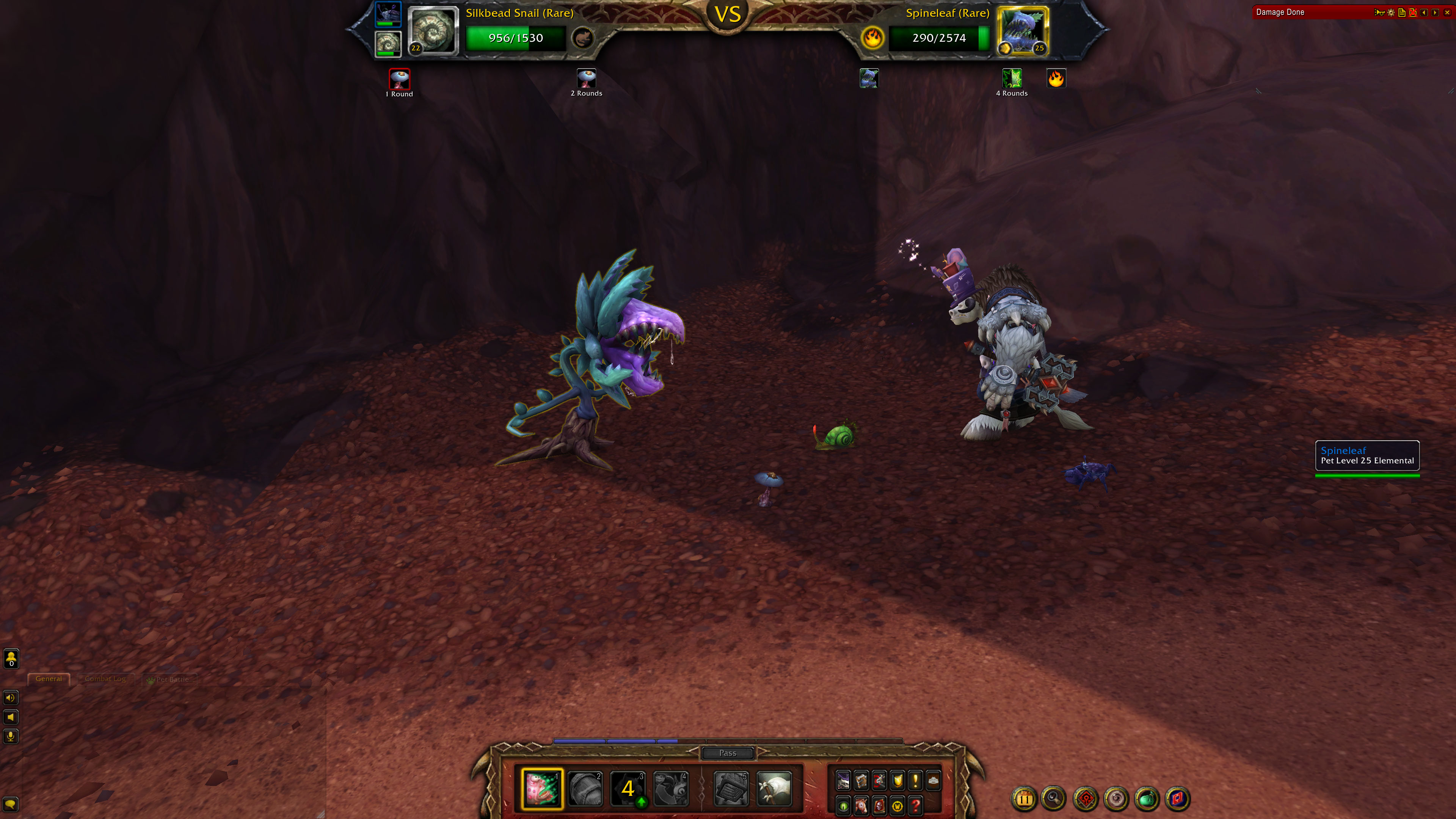Select the Silkbead Snail pet portrait
Viewport: 1456px width, 819px height.
(x=432, y=31)
